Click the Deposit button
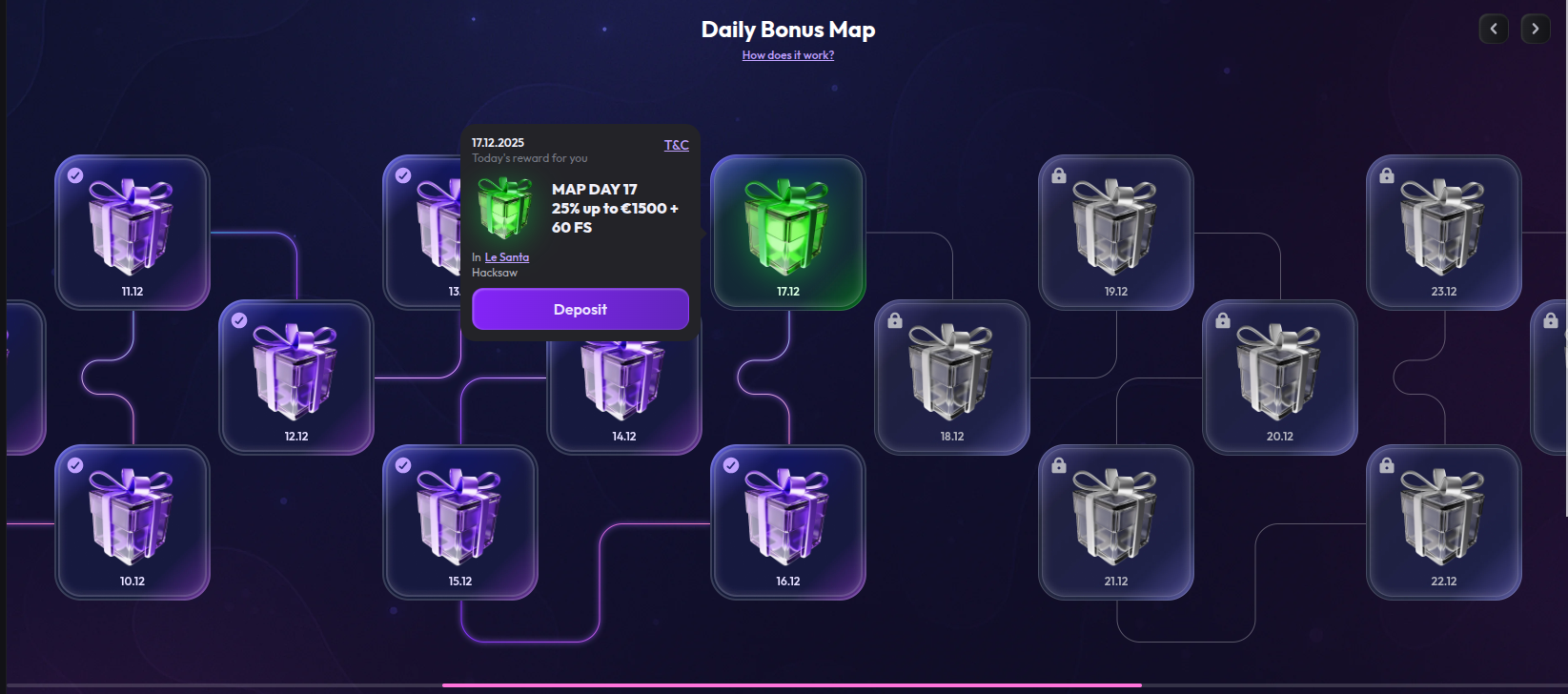The width and height of the screenshot is (1568, 694). point(580,309)
